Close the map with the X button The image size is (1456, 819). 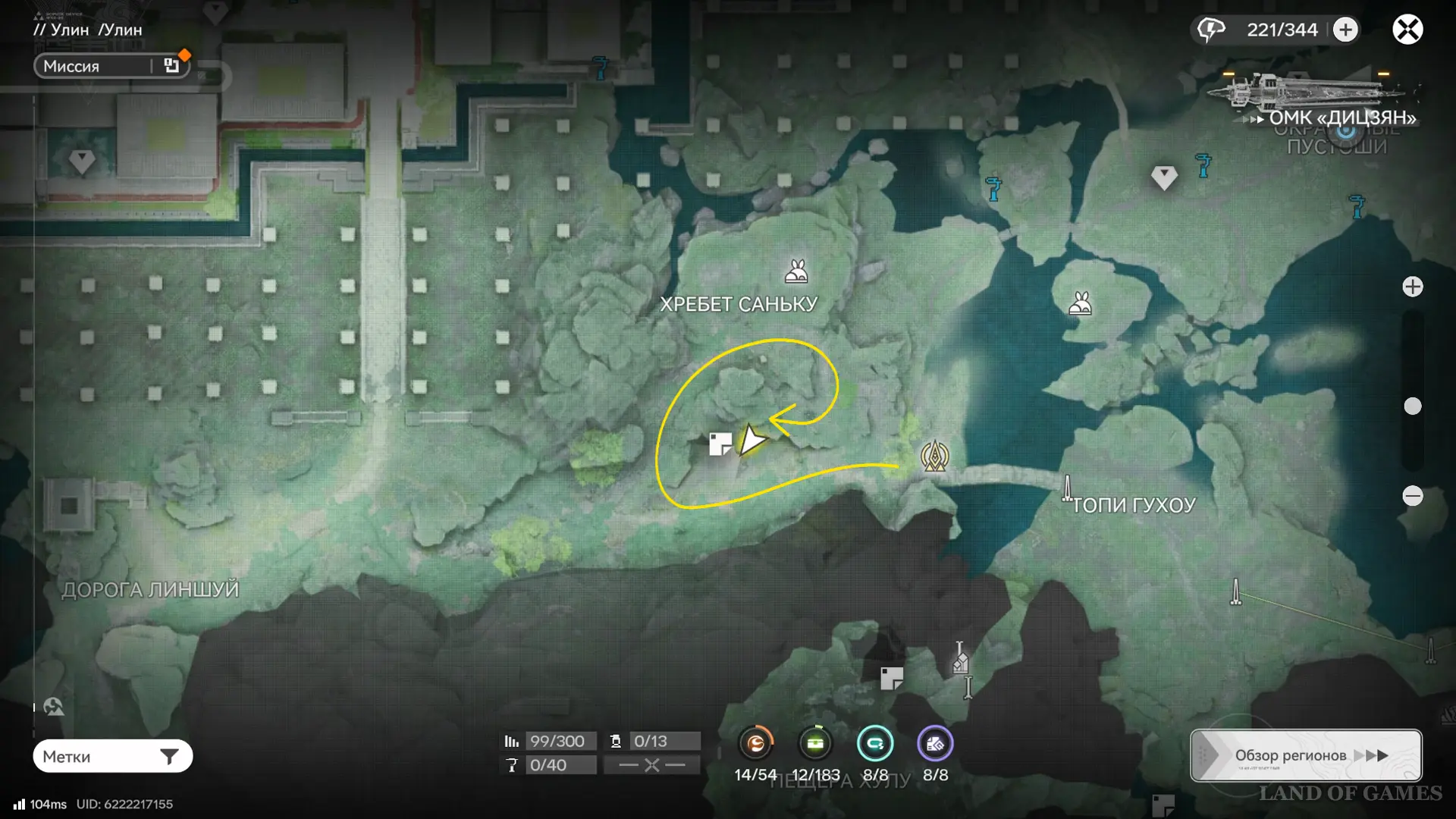tap(1407, 30)
